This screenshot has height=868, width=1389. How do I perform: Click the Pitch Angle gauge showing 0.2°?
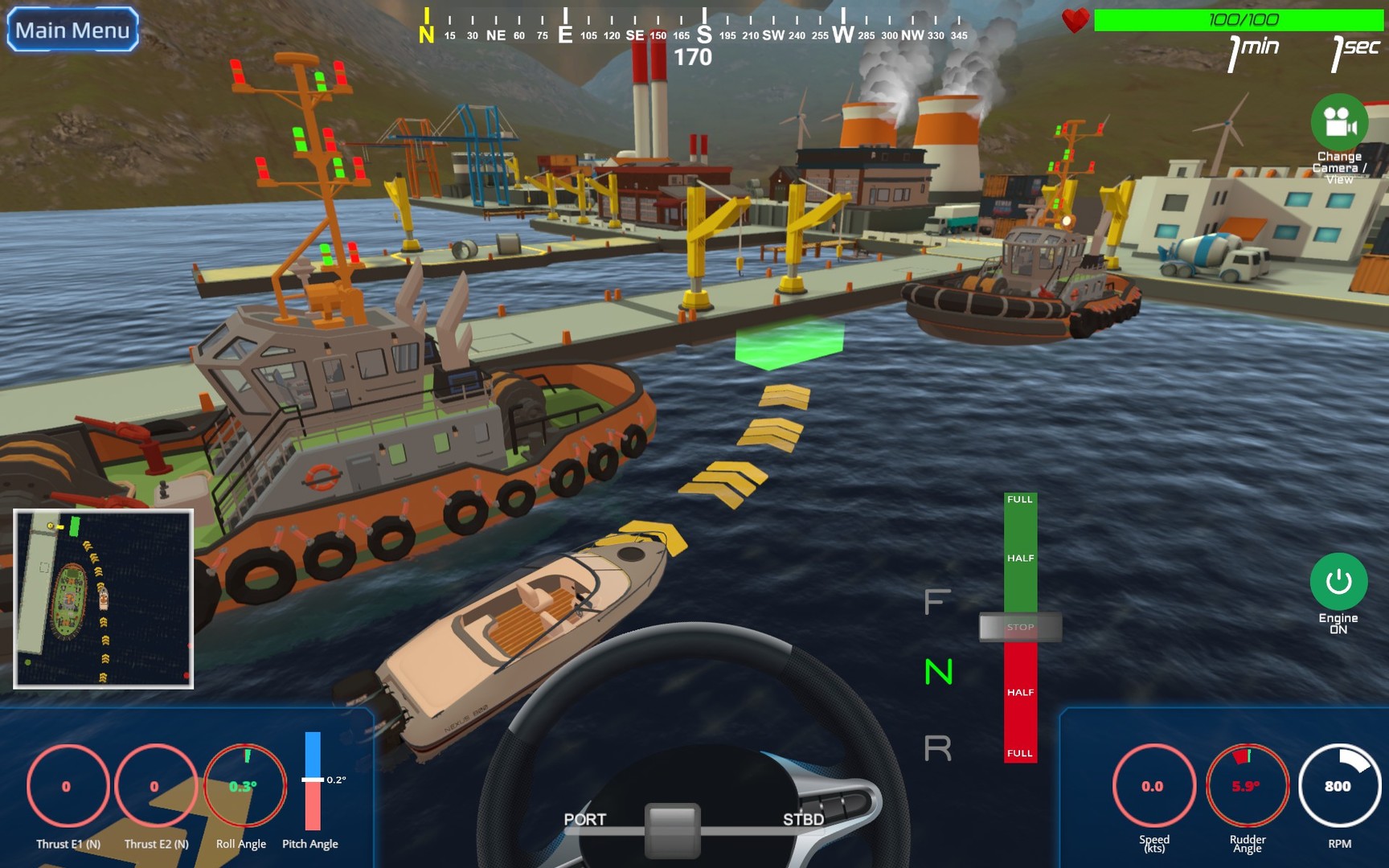click(312, 780)
